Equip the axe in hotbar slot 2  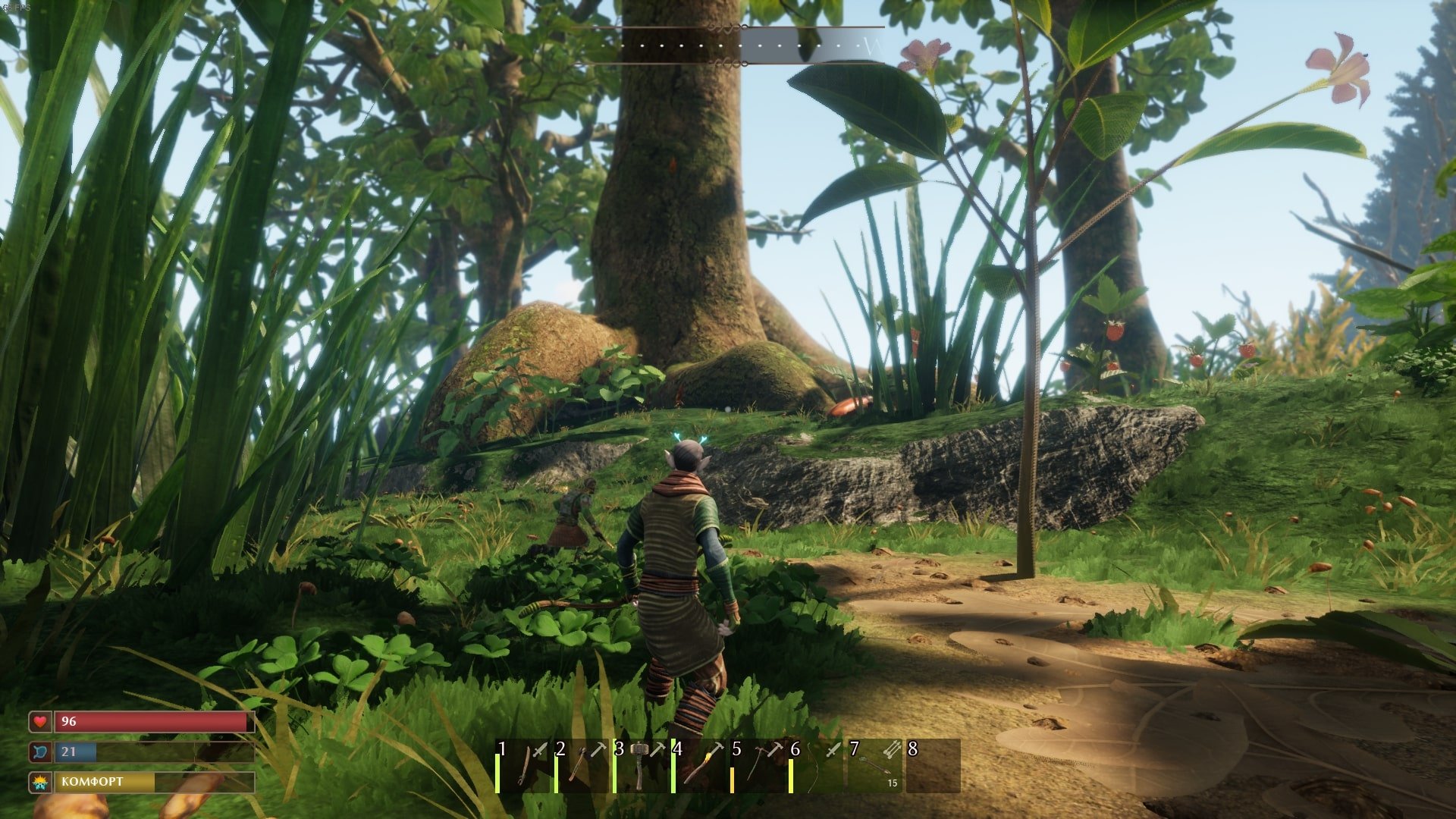[x=582, y=766]
